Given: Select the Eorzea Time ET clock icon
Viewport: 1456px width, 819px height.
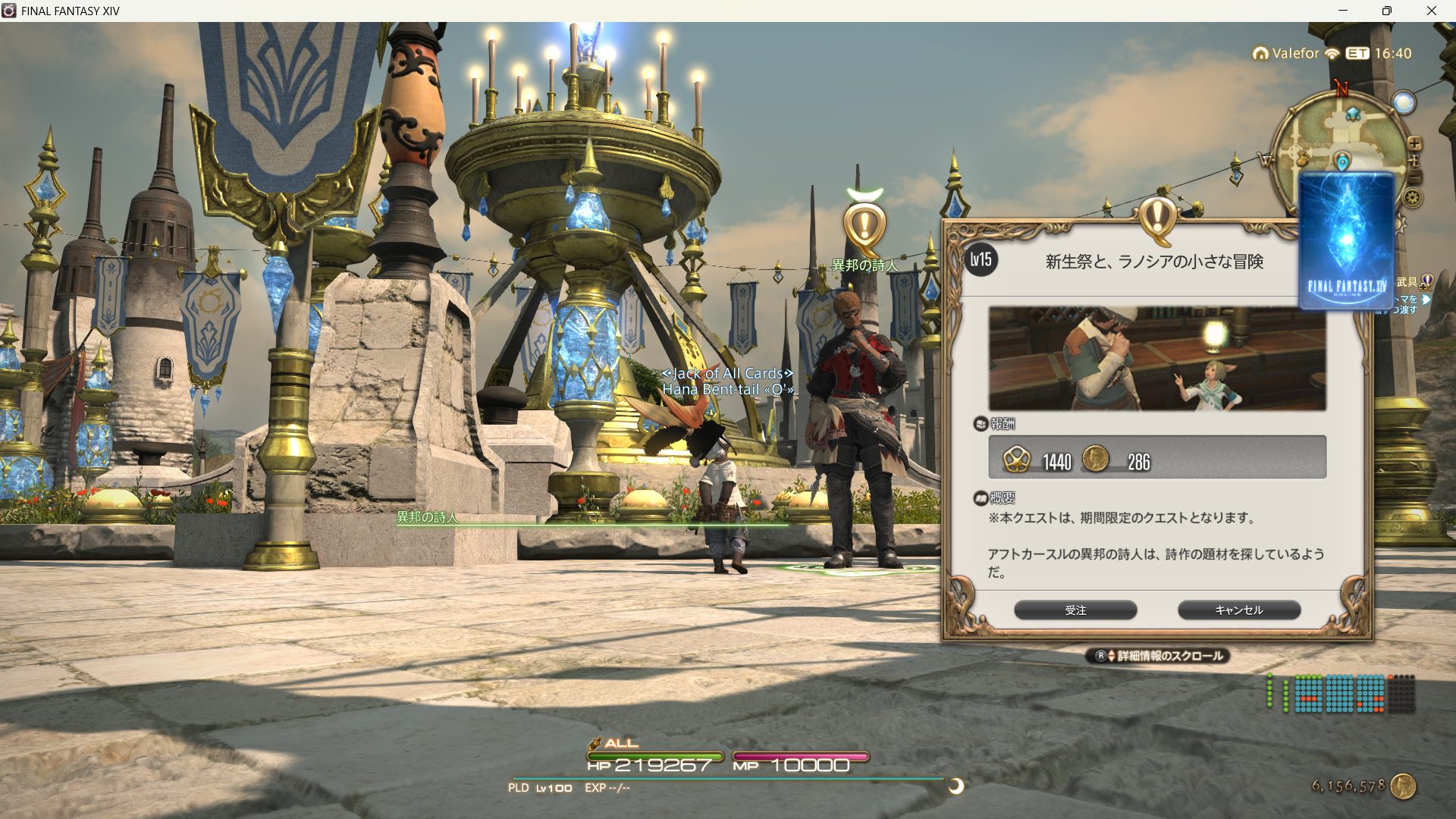Looking at the screenshot, I should (x=1357, y=53).
